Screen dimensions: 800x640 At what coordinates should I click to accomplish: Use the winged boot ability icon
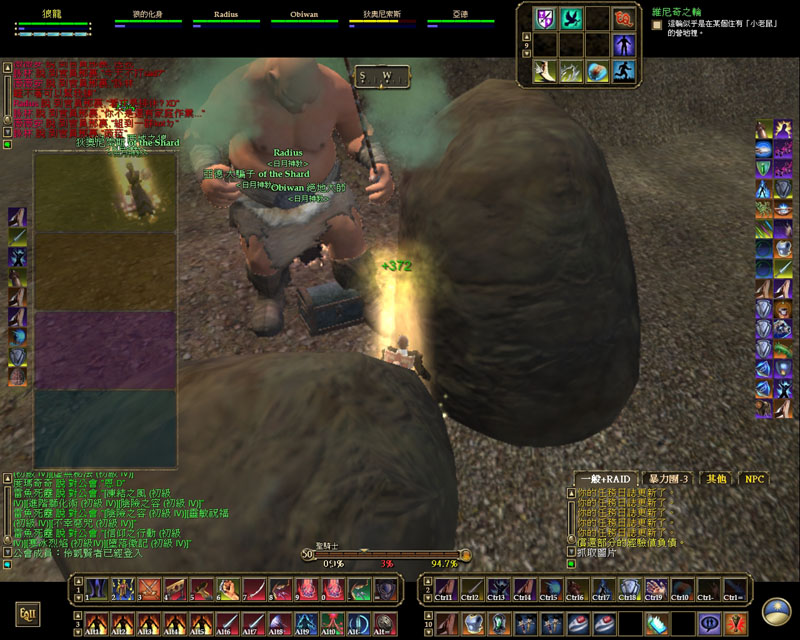click(x=545, y=71)
